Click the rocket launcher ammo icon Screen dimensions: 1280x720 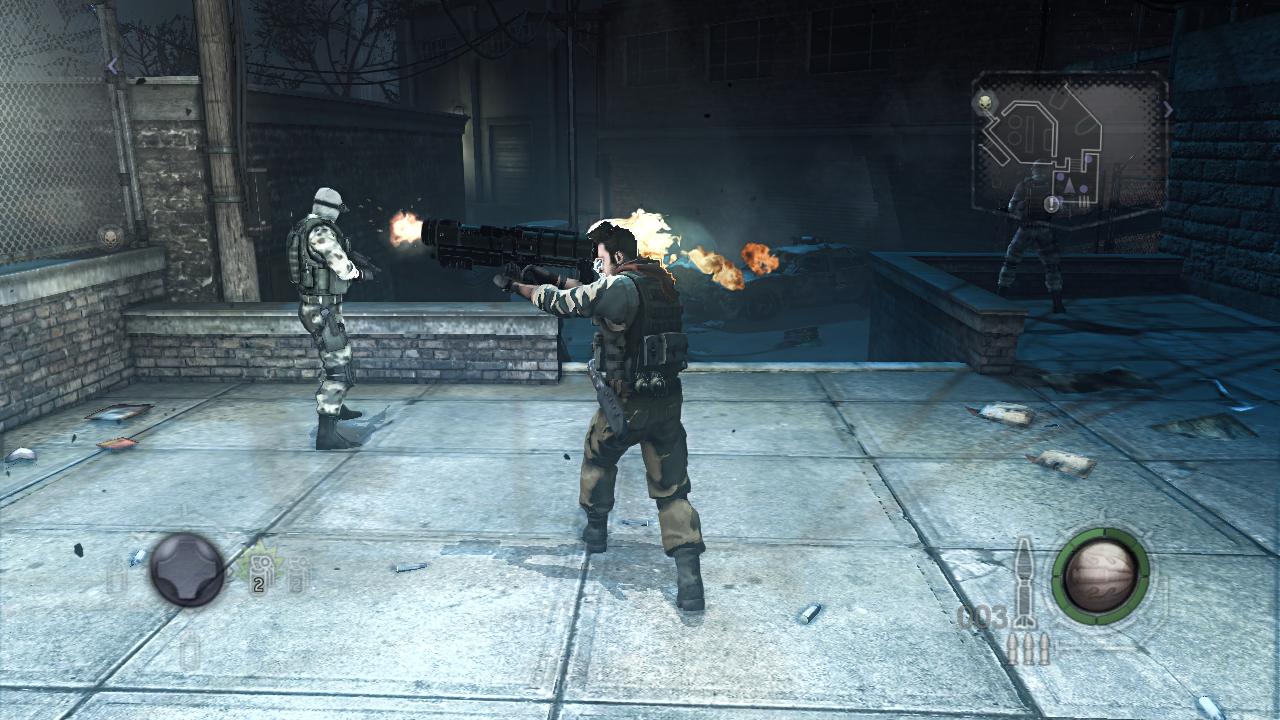click(1025, 583)
